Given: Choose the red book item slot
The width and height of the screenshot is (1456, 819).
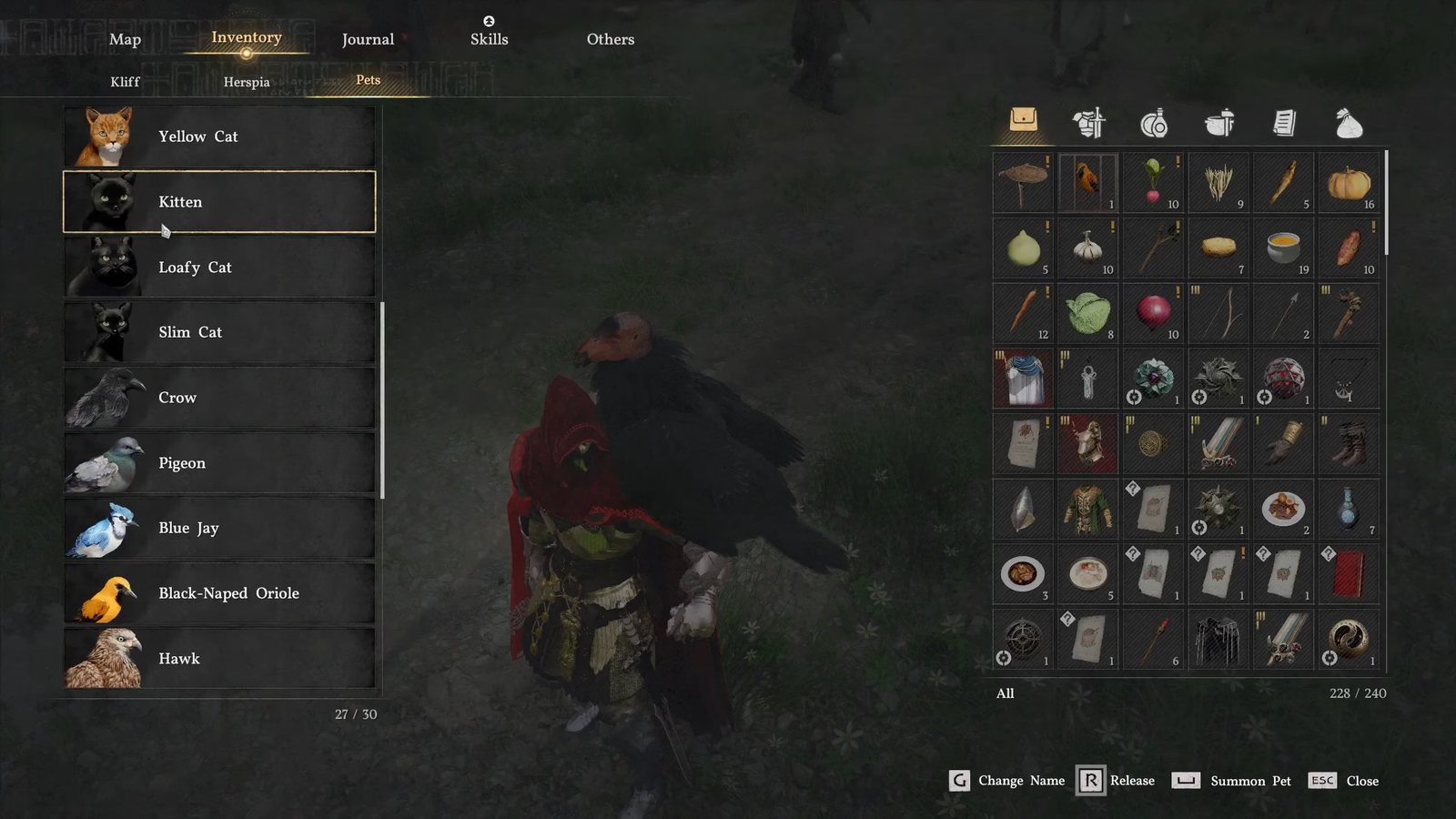Looking at the screenshot, I should pos(1349,574).
